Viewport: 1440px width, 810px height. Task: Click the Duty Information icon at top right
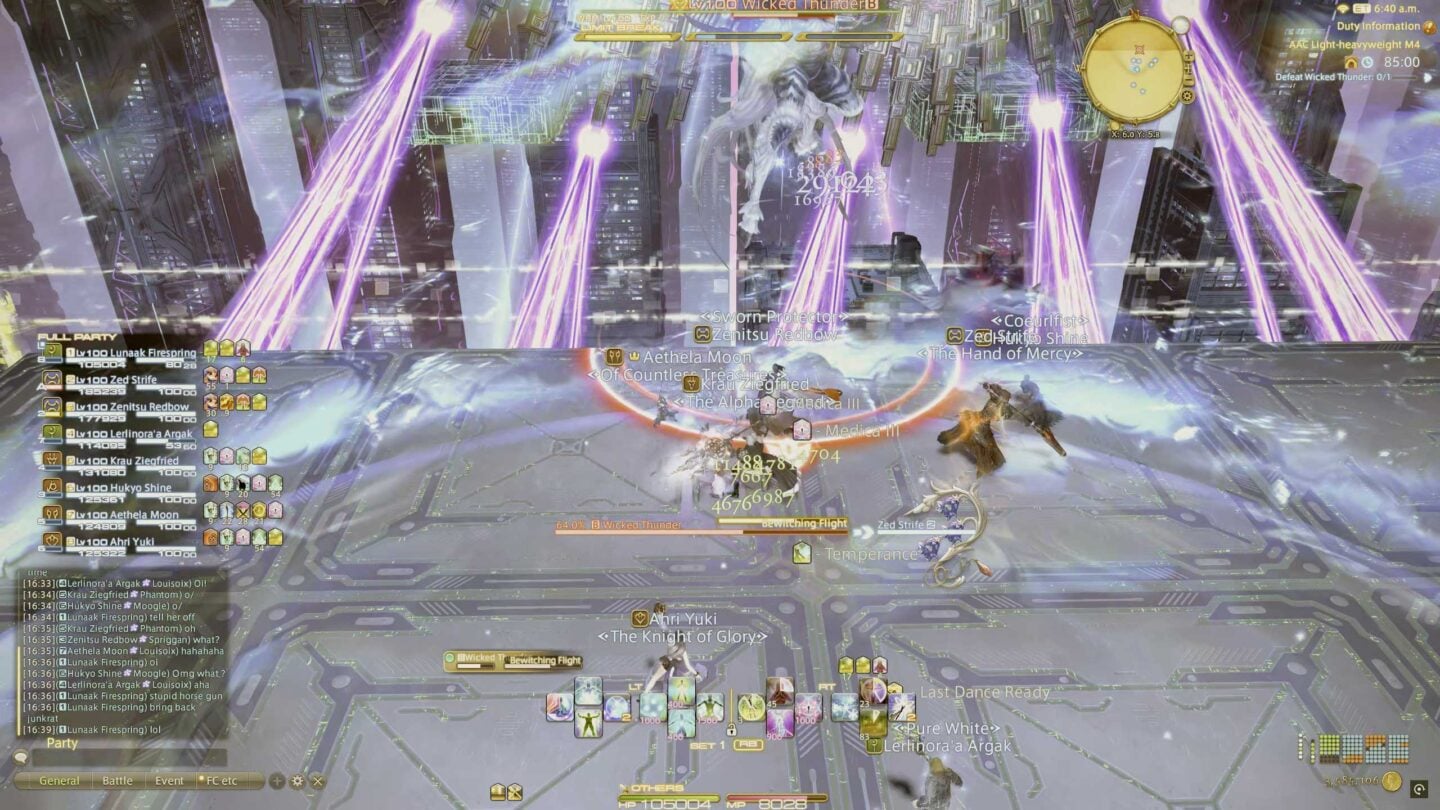[x=1428, y=27]
